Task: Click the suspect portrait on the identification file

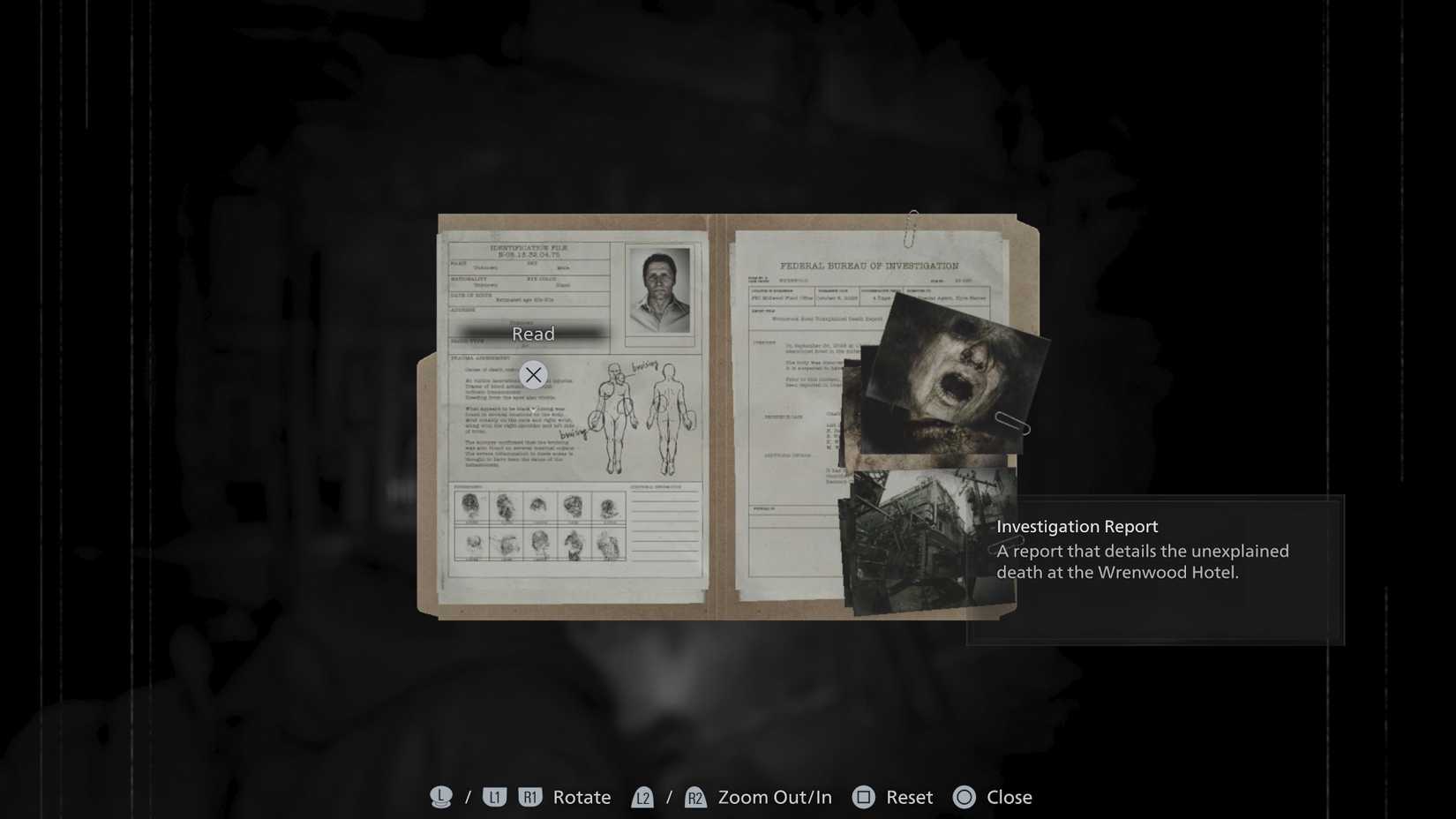Action: (657, 291)
